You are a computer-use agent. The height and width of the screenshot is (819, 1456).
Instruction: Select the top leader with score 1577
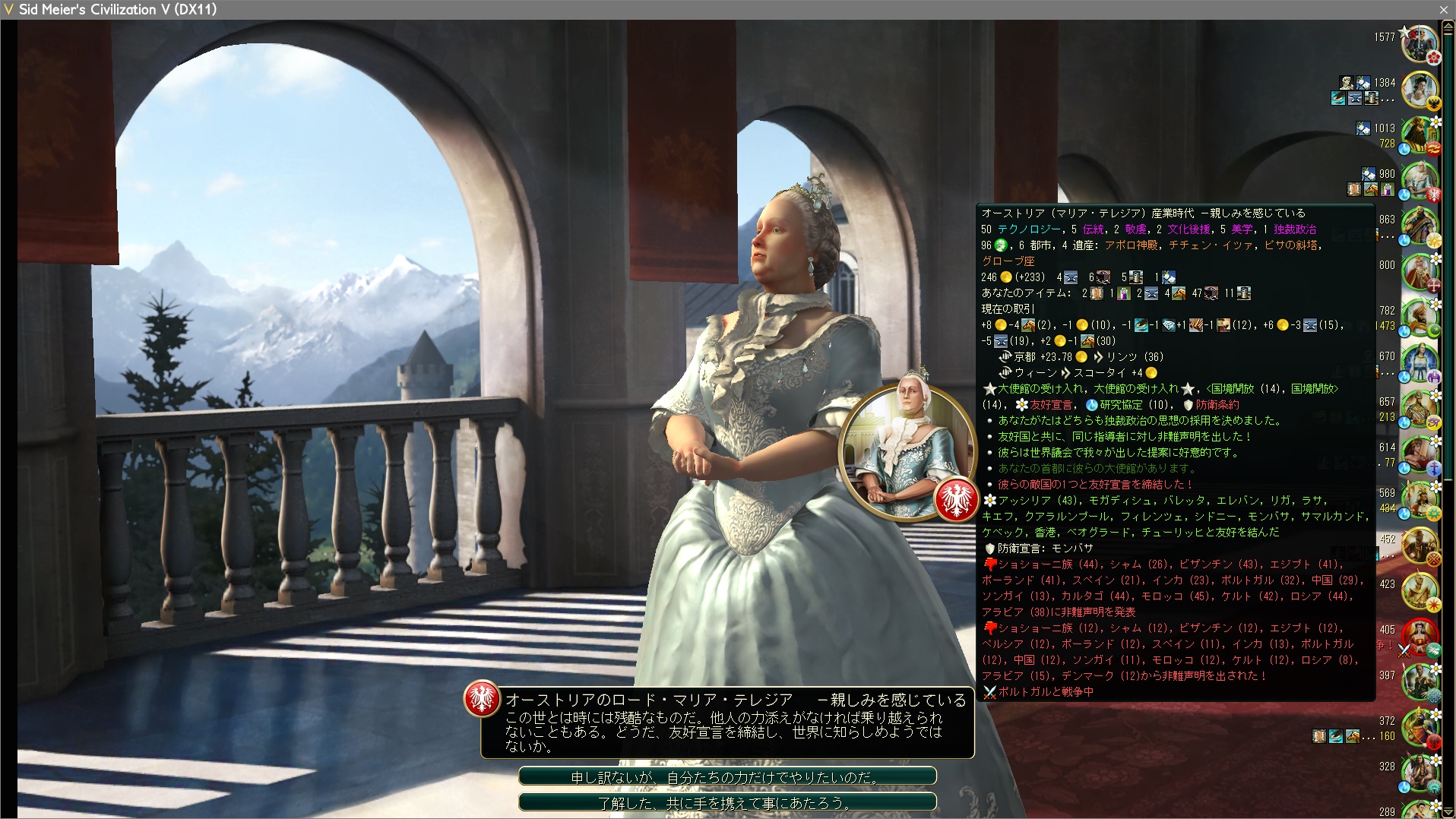point(1419,43)
